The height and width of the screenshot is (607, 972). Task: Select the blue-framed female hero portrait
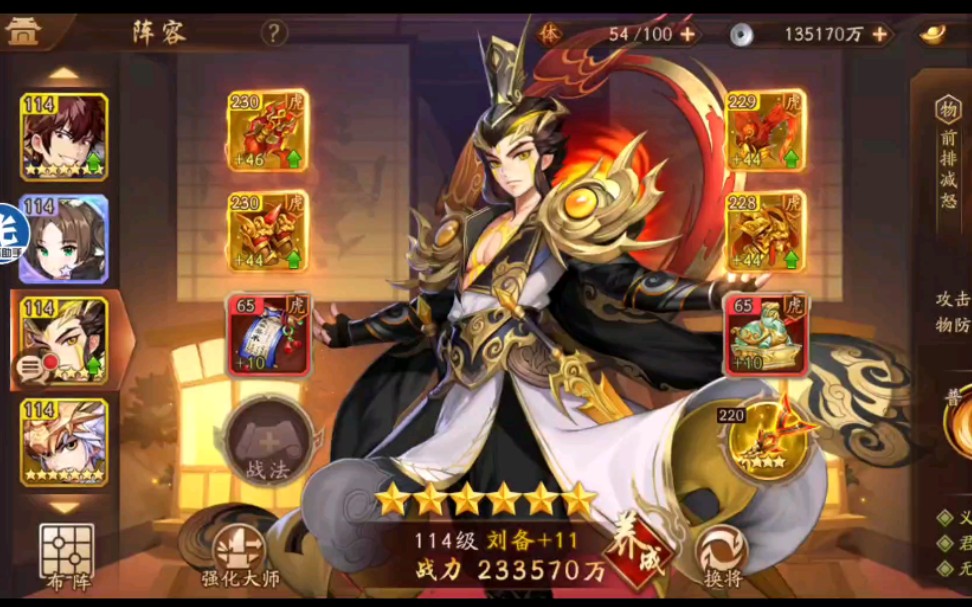(64, 239)
